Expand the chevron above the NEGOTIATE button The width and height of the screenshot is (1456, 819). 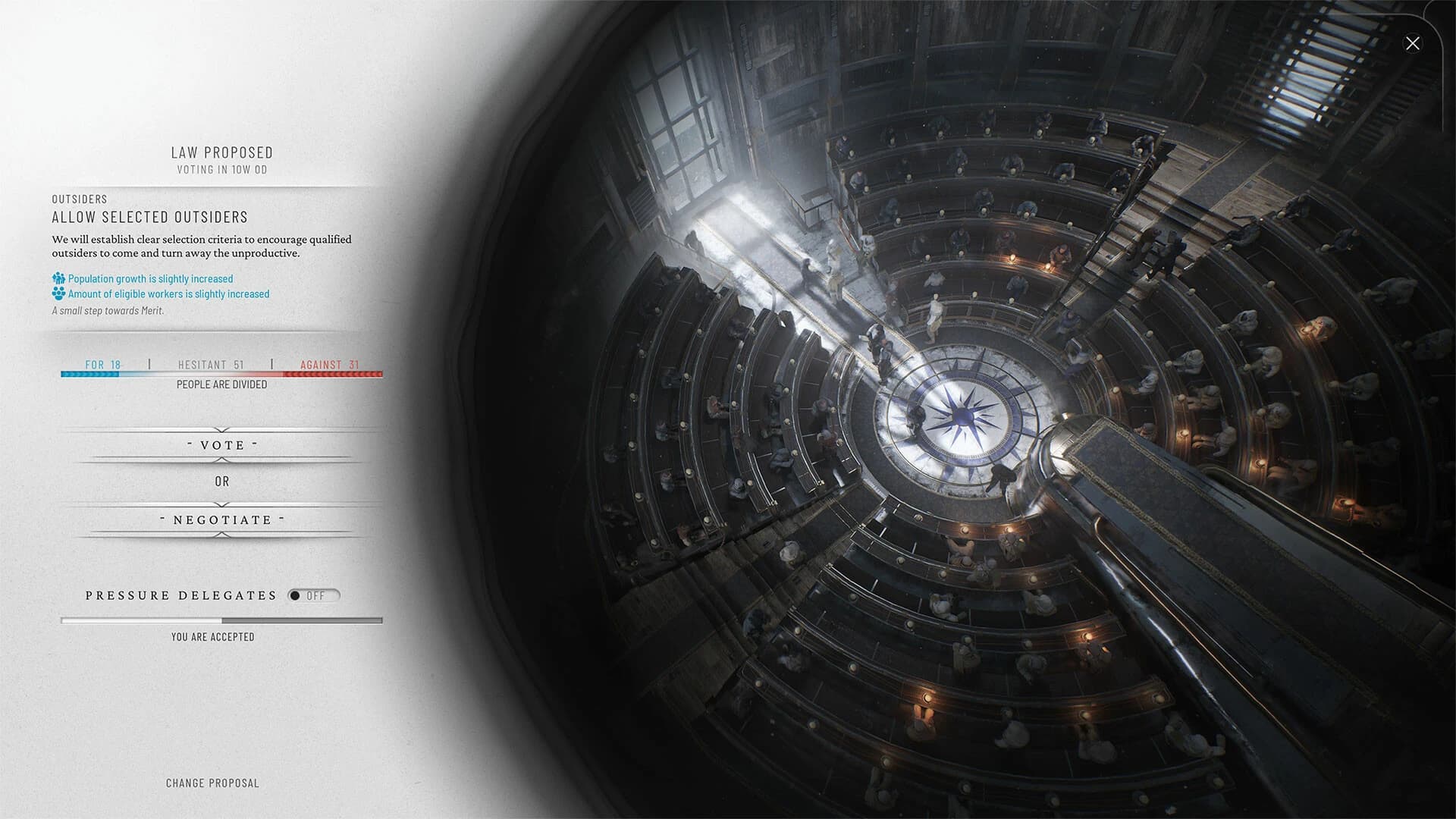221,504
